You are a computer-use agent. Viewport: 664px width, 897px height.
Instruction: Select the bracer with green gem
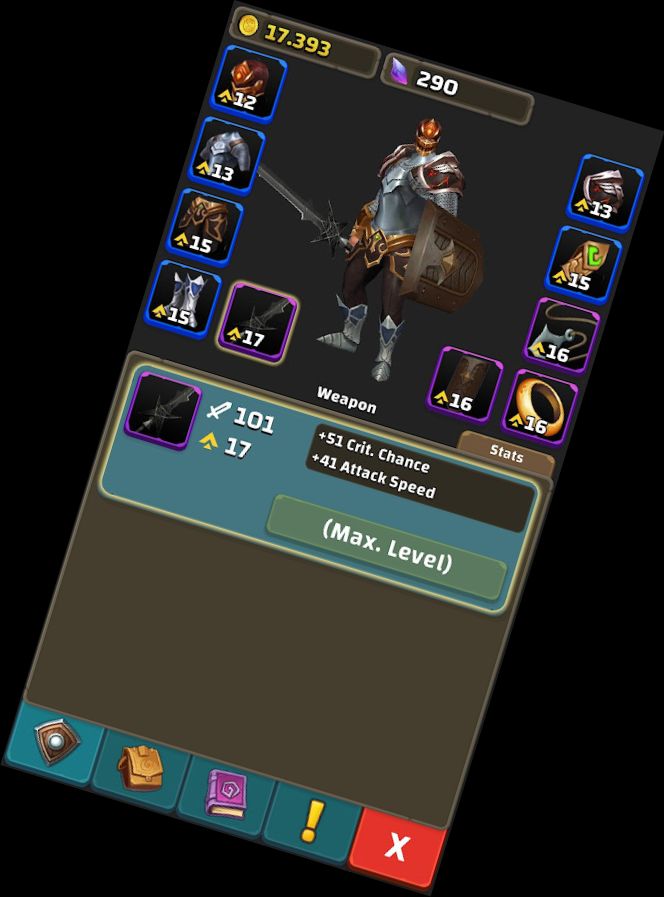tap(583, 264)
